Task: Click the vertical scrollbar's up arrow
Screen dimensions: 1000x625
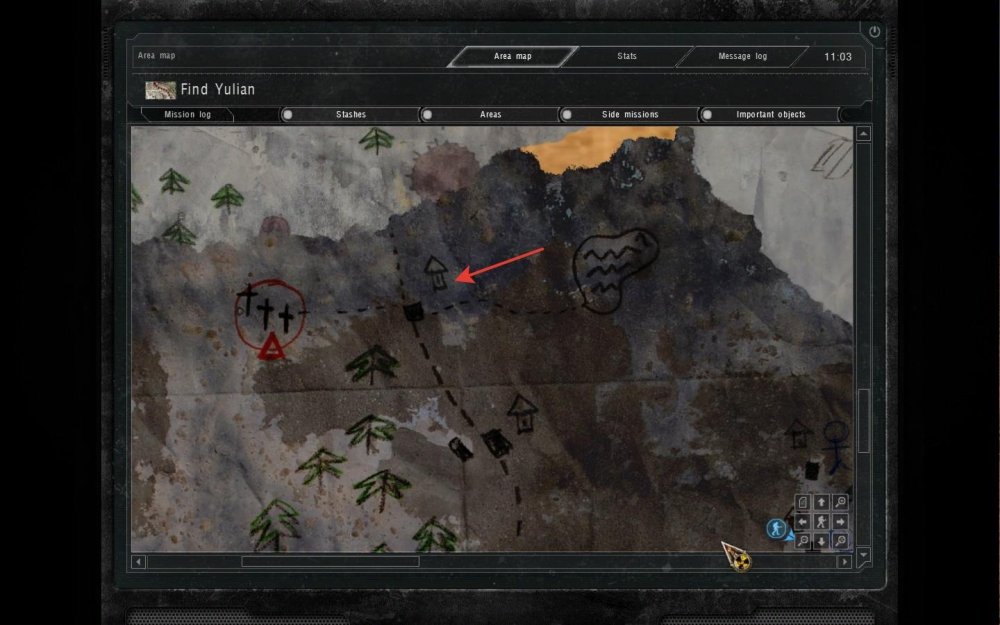Action: pyautogui.click(x=863, y=133)
